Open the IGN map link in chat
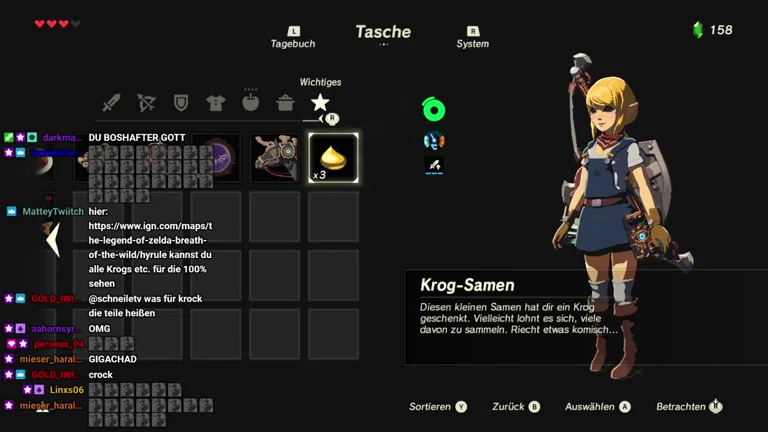The width and height of the screenshot is (768, 432). coord(148,241)
